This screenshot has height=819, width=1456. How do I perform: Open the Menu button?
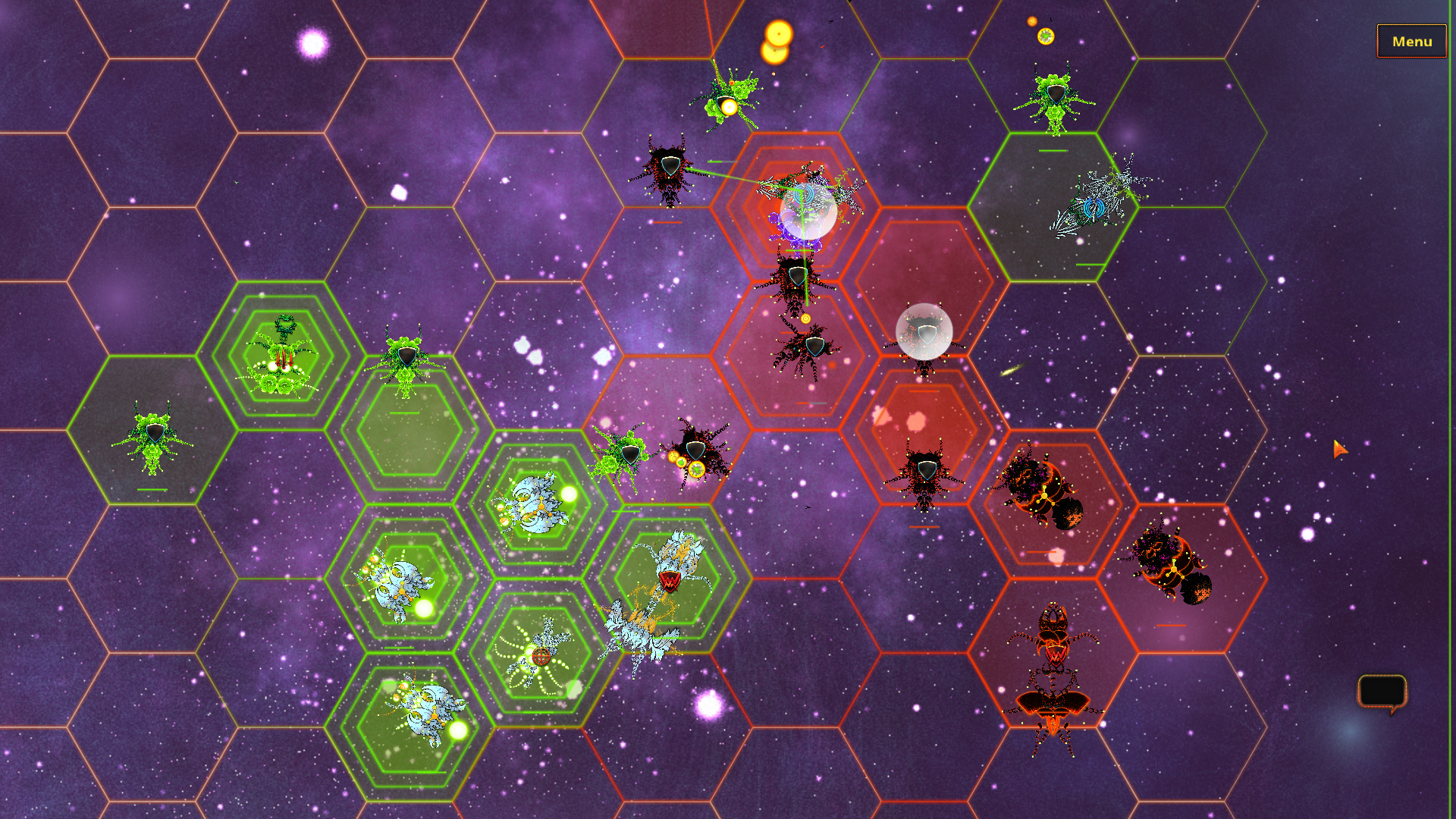coord(1411,42)
